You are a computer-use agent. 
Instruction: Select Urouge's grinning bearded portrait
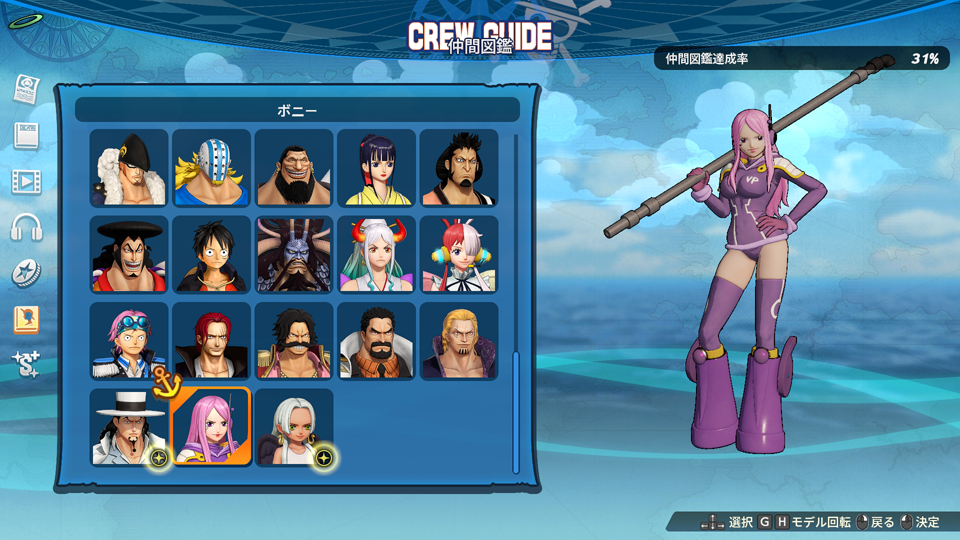(x=294, y=168)
